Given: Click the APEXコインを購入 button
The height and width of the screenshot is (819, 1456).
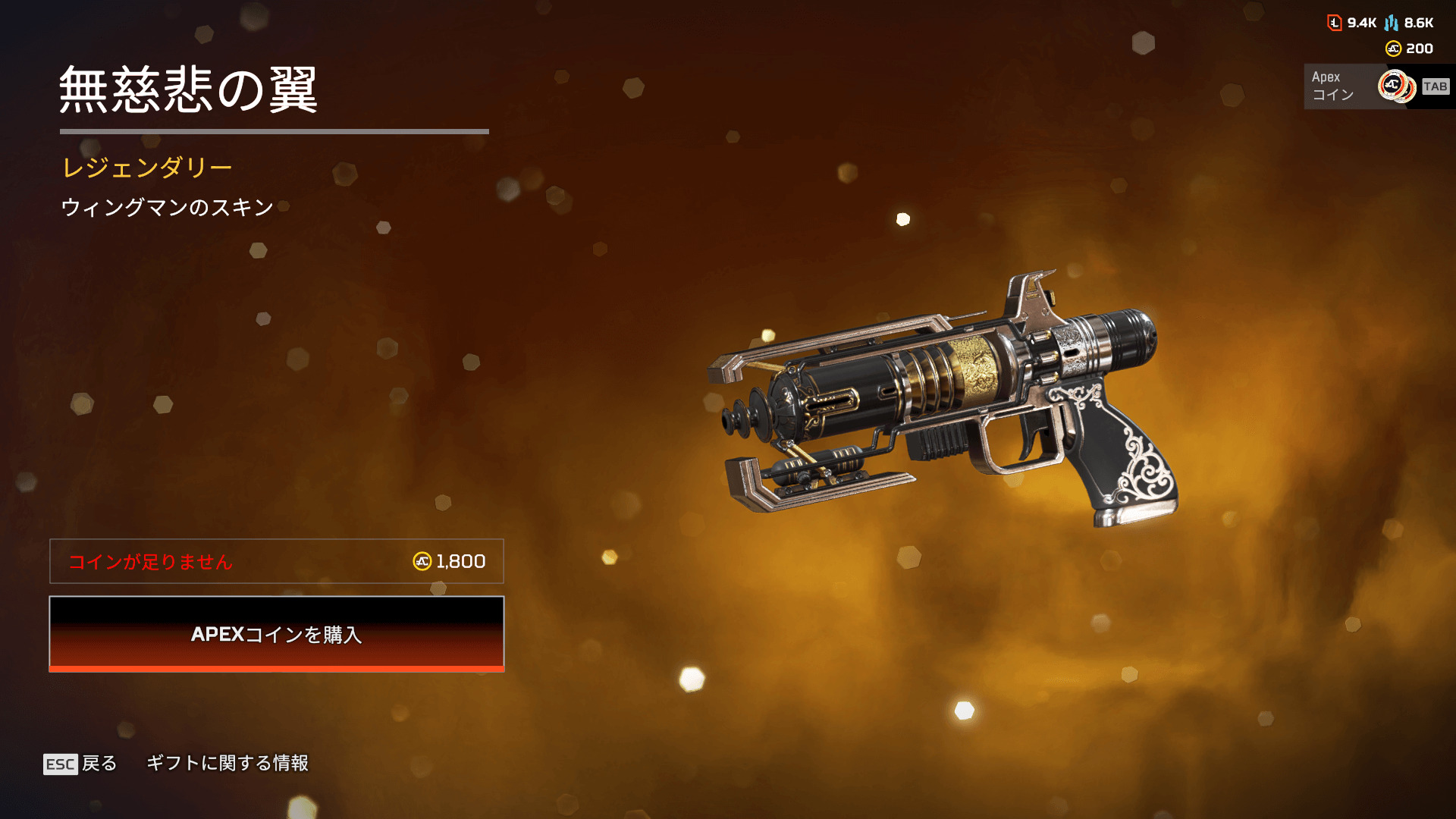Looking at the screenshot, I should [277, 634].
